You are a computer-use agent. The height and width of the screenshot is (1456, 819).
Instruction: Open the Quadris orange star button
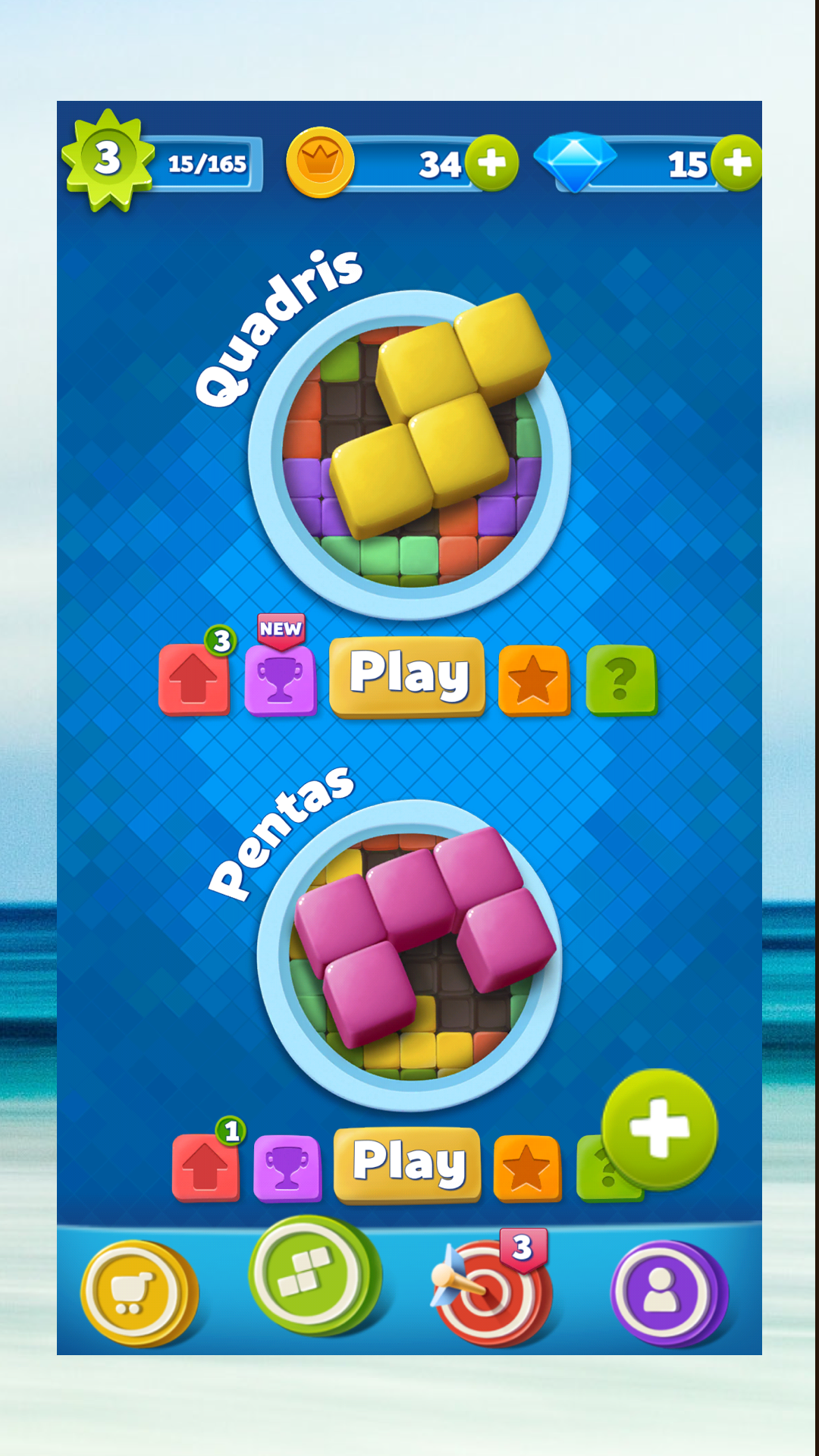[x=533, y=679]
